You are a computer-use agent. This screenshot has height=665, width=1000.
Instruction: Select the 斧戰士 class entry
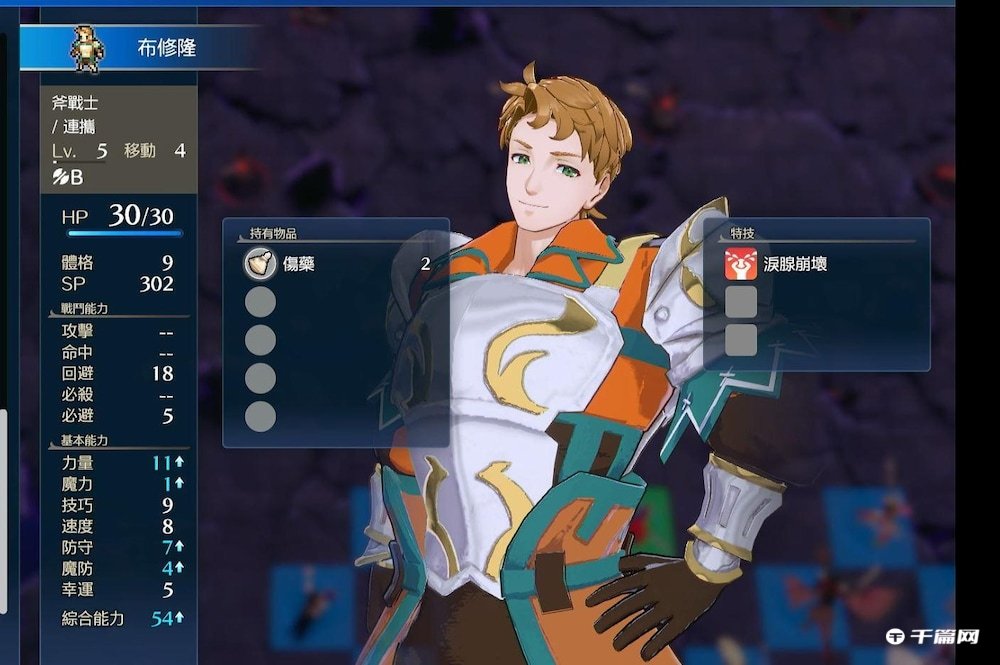coord(75,102)
